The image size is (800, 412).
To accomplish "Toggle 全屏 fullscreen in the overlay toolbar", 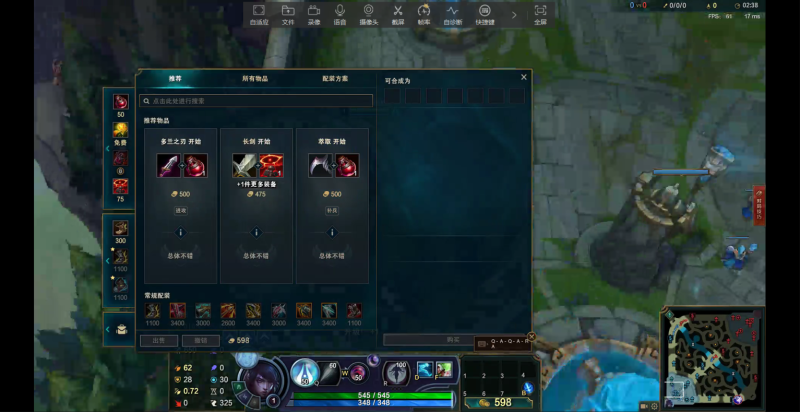I will pyautogui.click(x=540, y=14).
